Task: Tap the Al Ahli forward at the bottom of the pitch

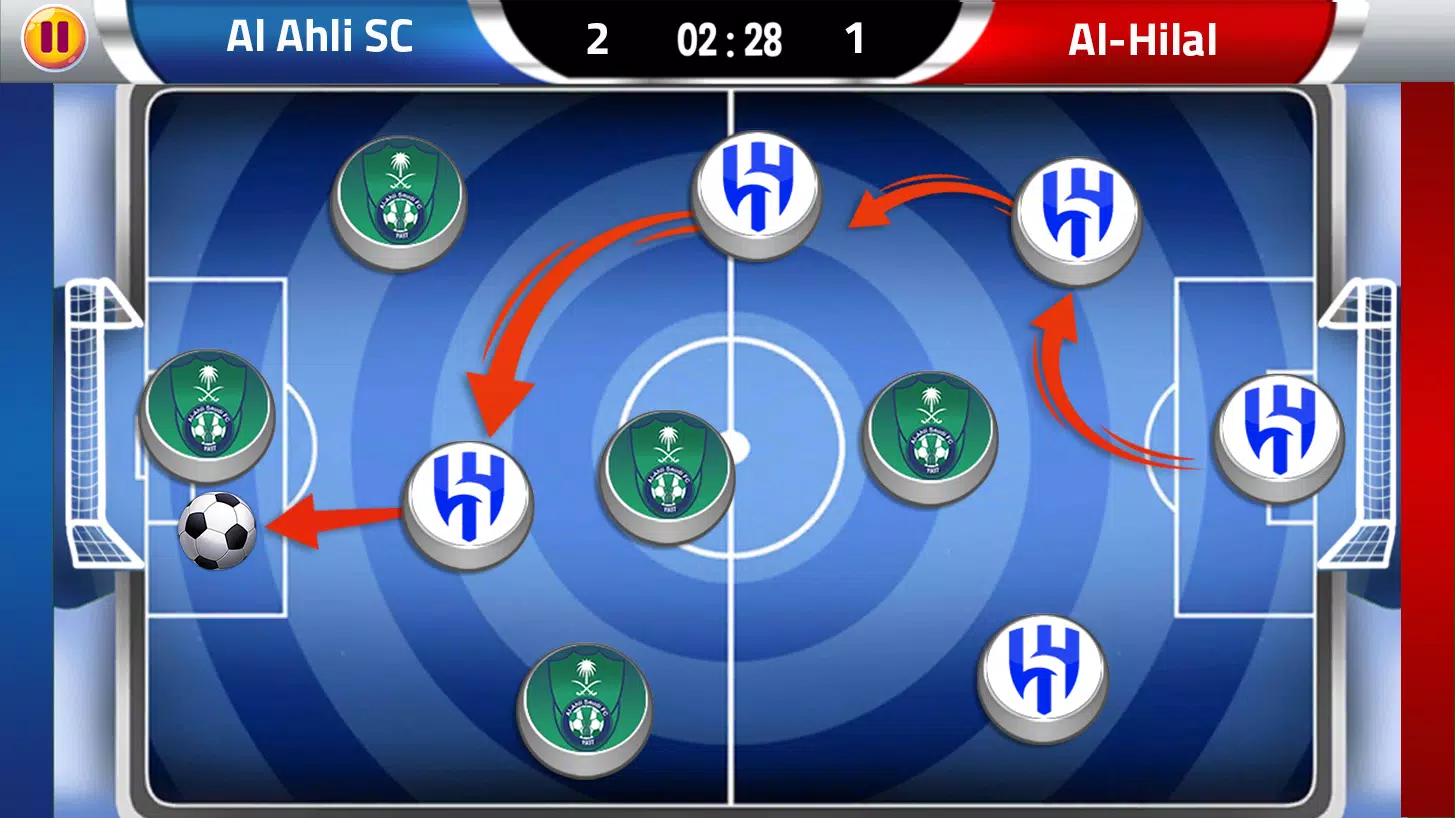Action: pos(585,710)
